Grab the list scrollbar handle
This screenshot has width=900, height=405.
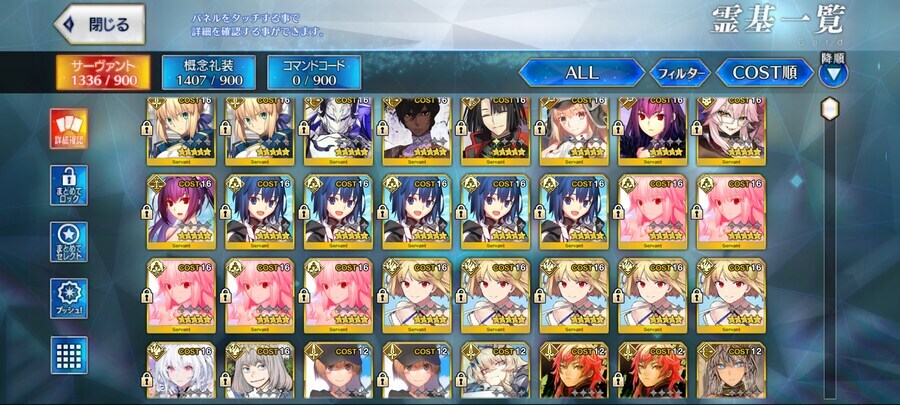(x=829, y=110)
